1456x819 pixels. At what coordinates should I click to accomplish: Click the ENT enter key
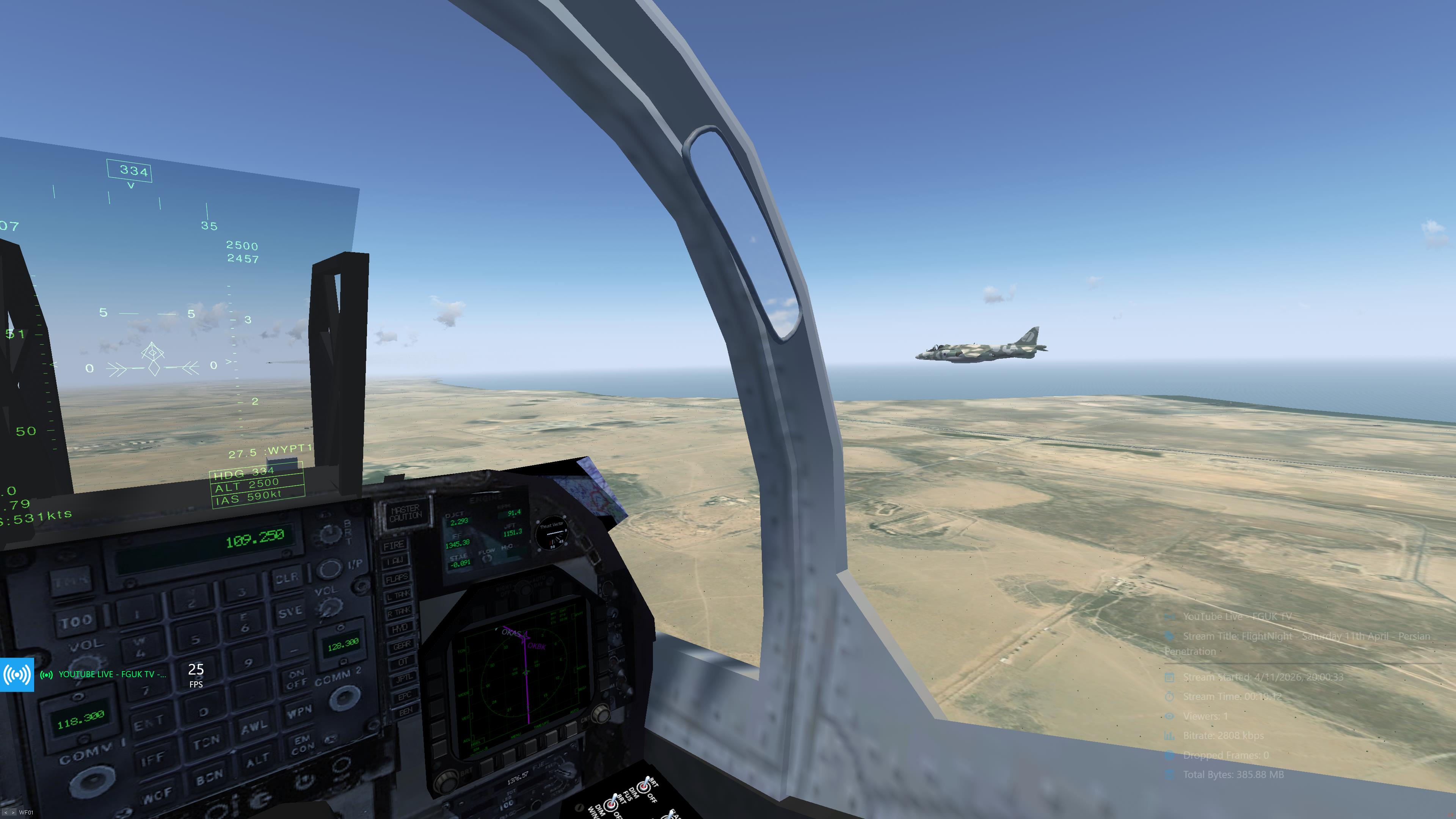coord(148,722)
